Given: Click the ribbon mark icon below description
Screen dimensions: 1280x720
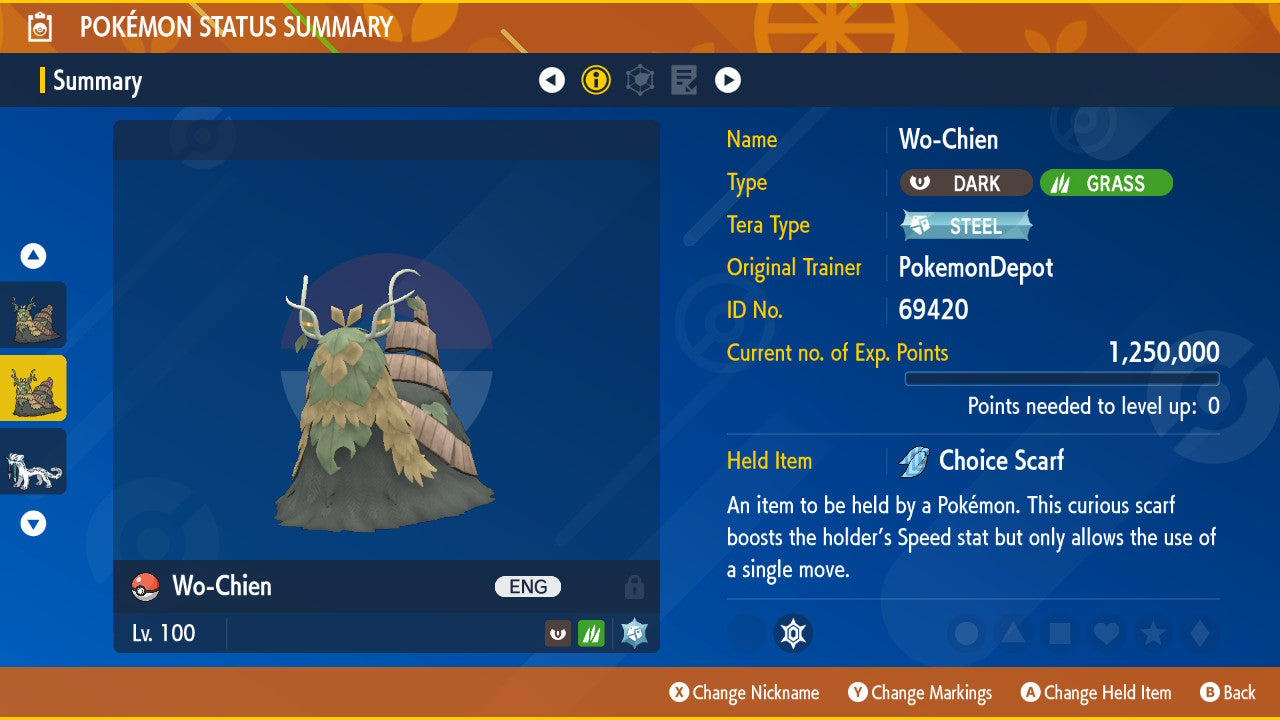Looking at the screenshot, I should coord(793,633).
